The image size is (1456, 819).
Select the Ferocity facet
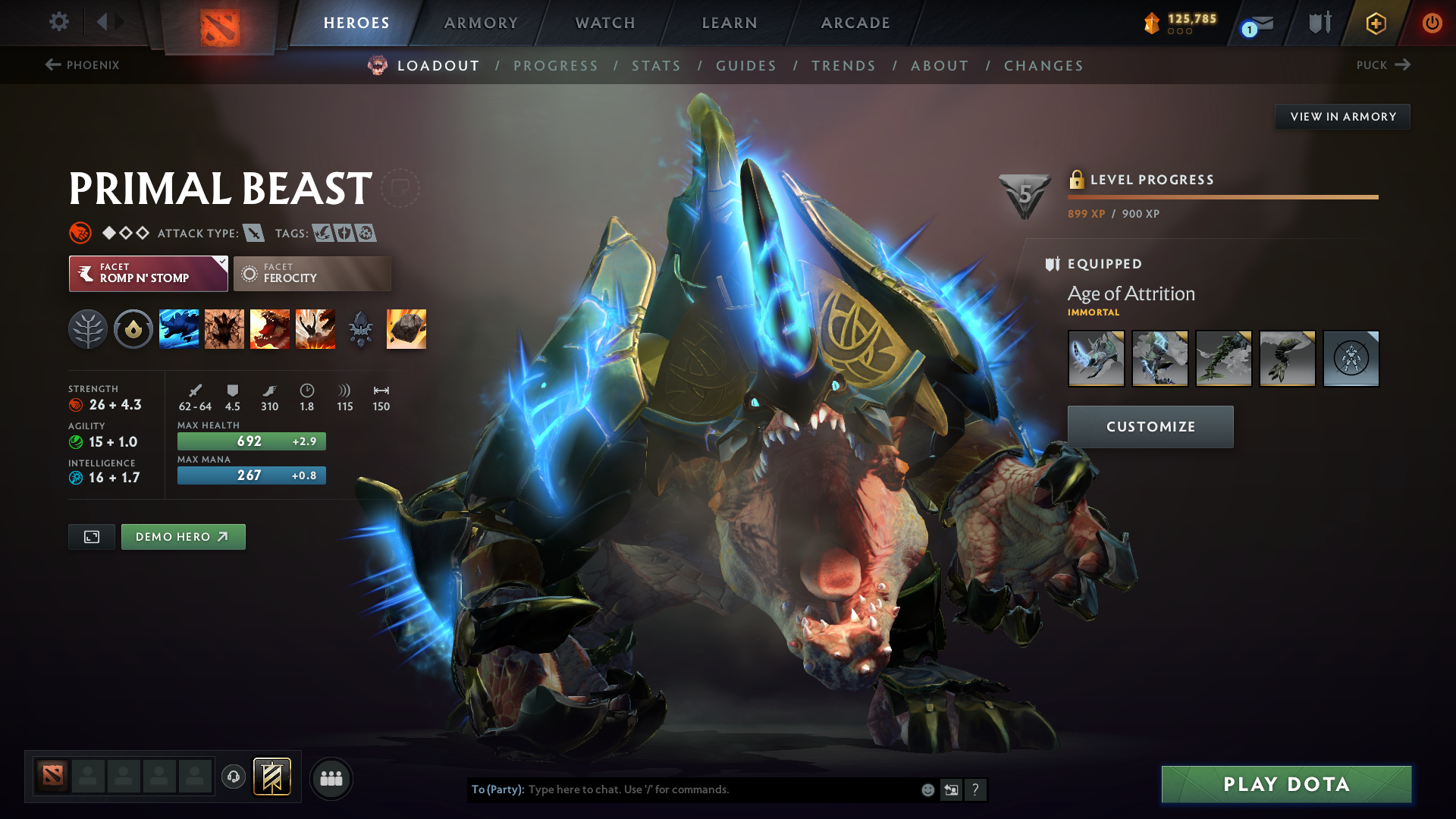[x=312, y=273]
